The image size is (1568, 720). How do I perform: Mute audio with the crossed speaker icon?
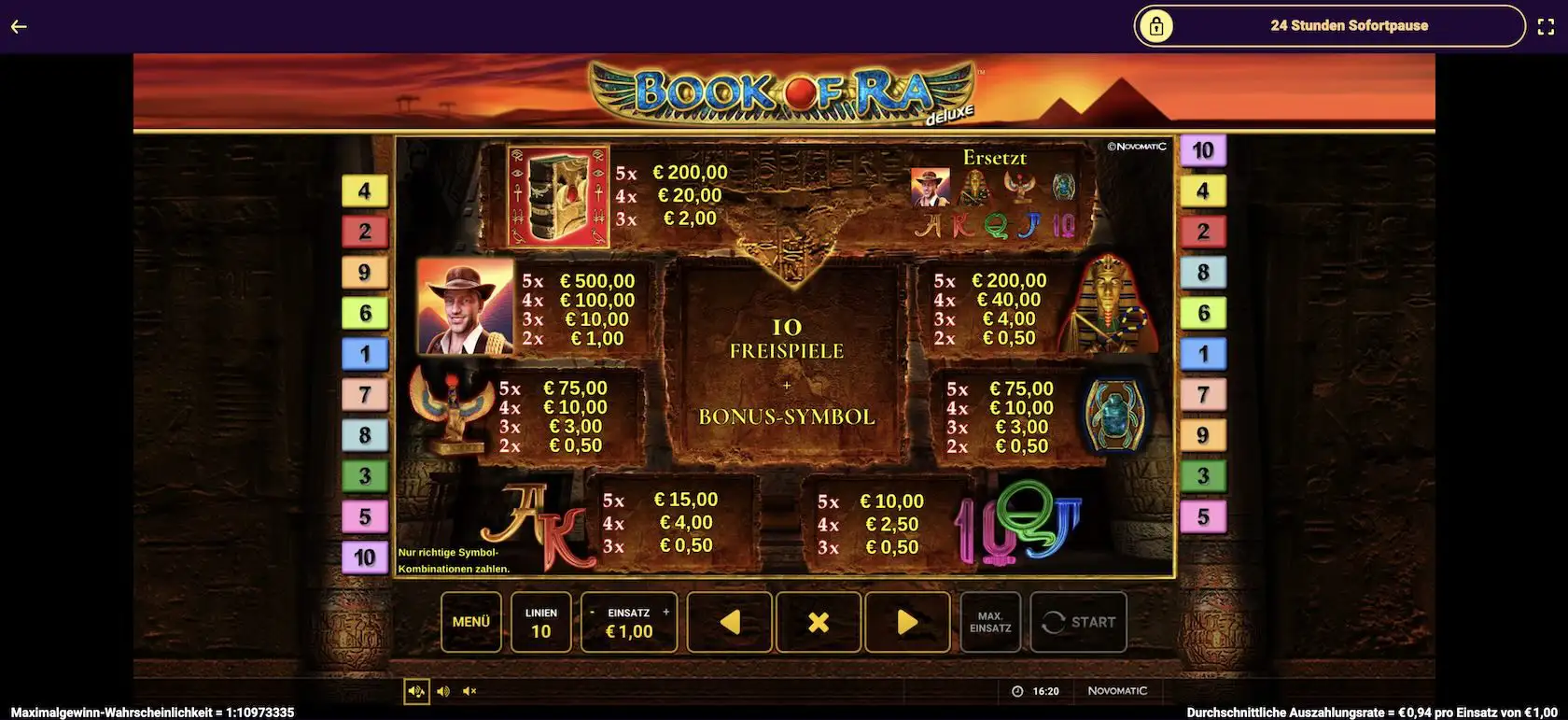[469, 691]
